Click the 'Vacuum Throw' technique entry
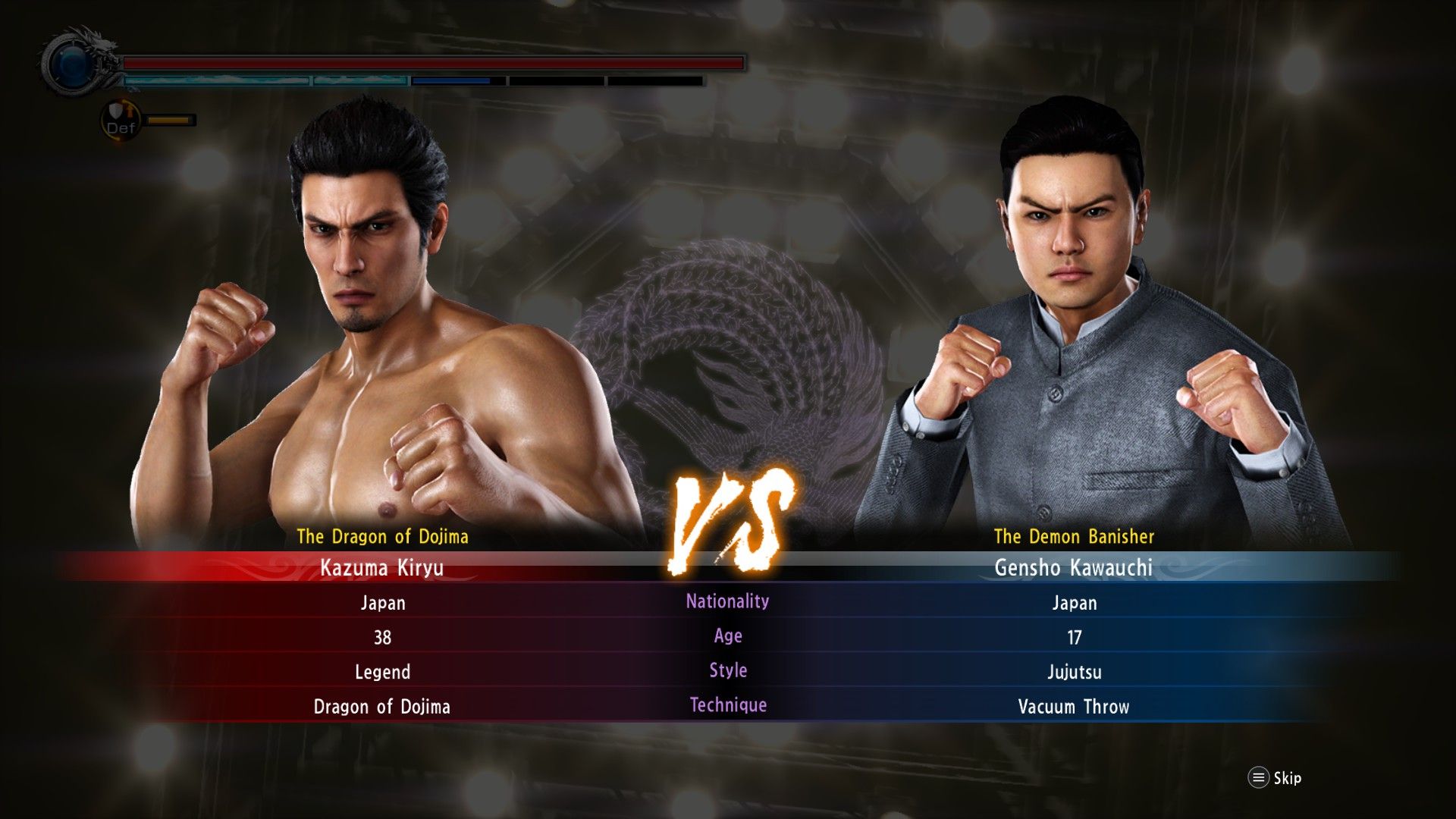 tap(1074, 706)
